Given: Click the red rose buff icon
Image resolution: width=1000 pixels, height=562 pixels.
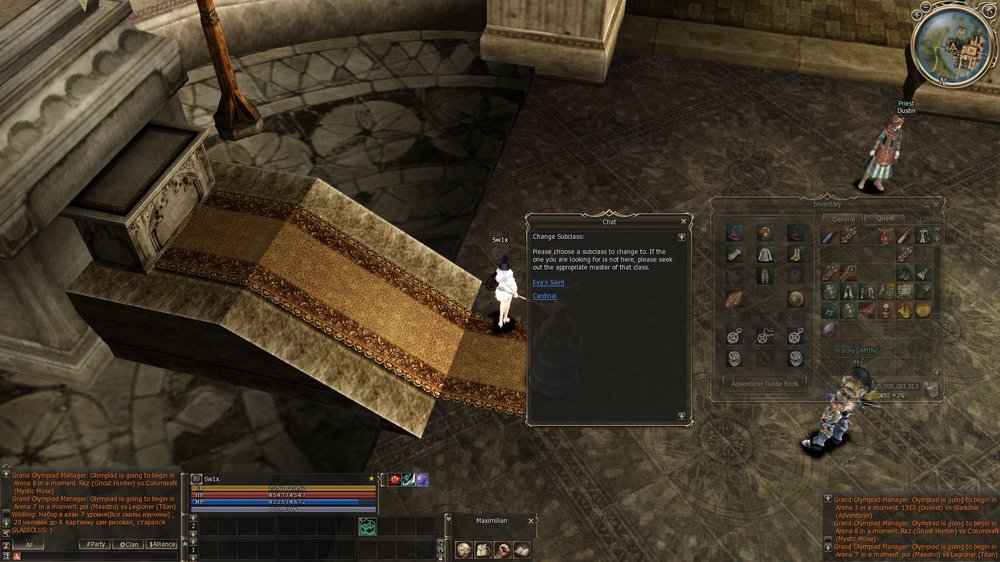Looking at the screenshot, I should 394,480.
